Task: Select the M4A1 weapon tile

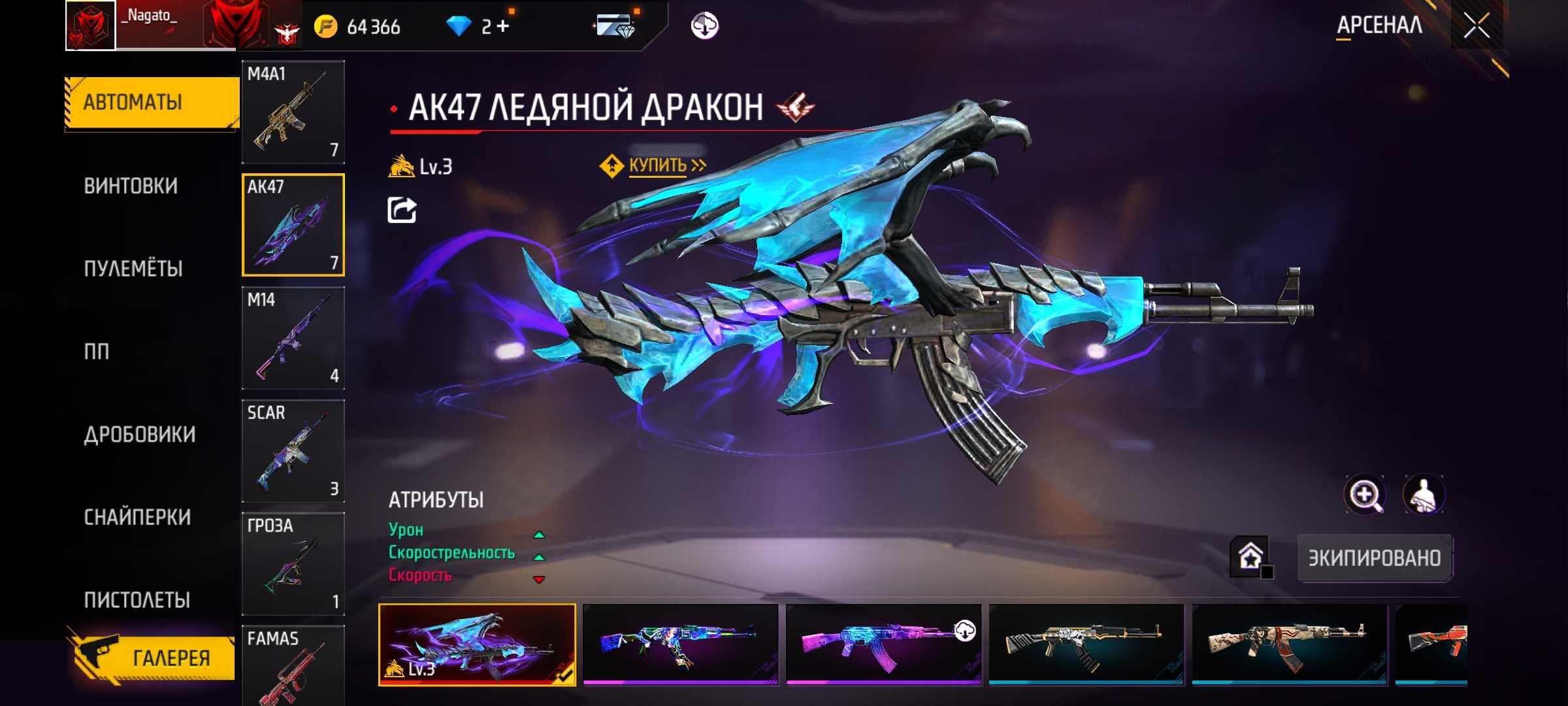Action: coord(293,112)
